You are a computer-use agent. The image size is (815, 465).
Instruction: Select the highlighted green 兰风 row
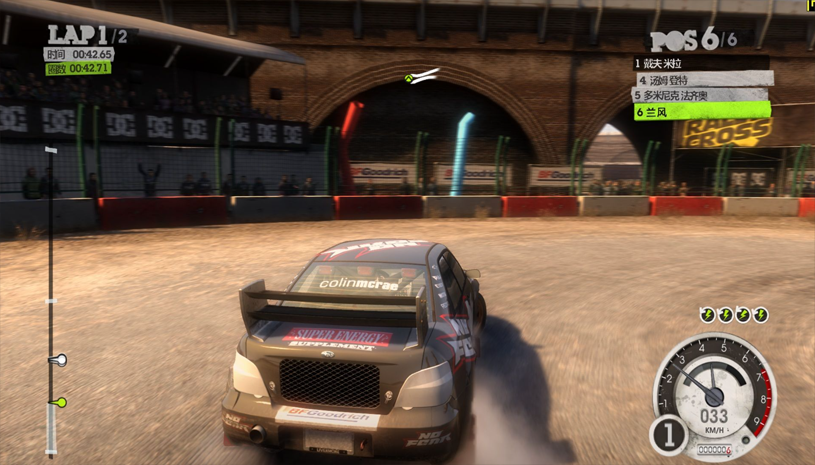(x=700, y=112)
